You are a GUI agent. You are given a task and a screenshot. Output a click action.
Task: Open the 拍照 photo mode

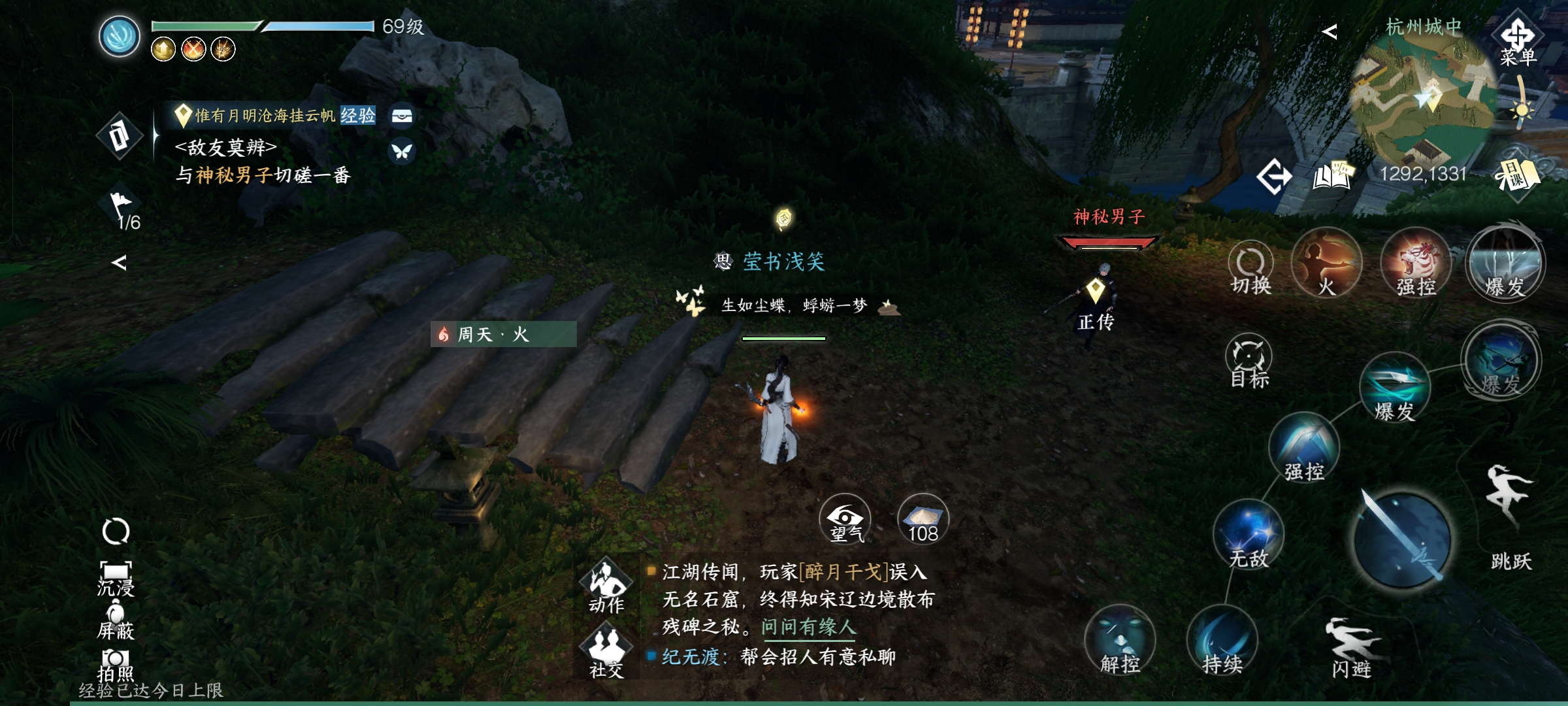pos(116,664)
